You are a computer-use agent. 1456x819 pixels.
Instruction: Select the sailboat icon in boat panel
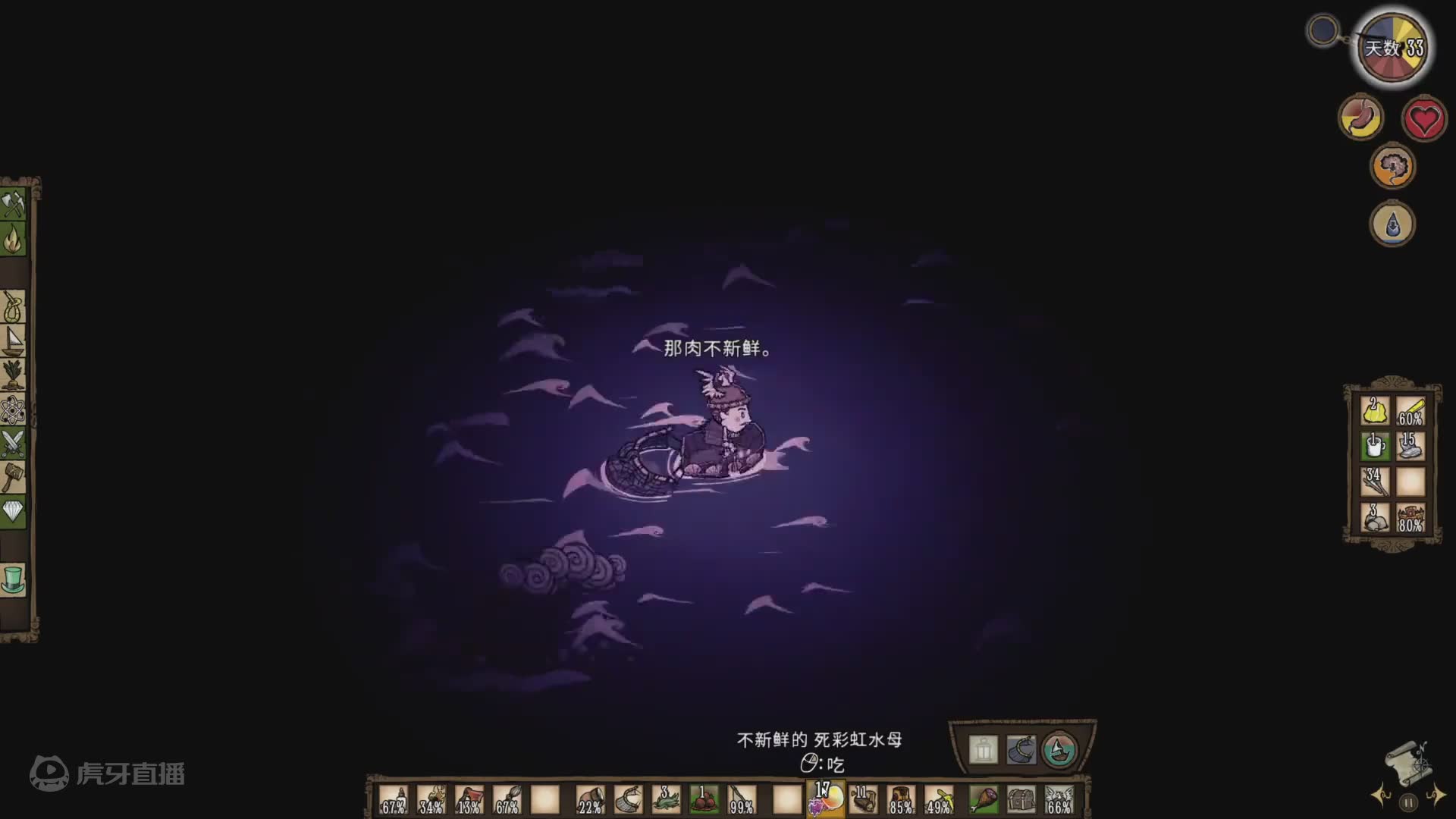[1059, 750]
